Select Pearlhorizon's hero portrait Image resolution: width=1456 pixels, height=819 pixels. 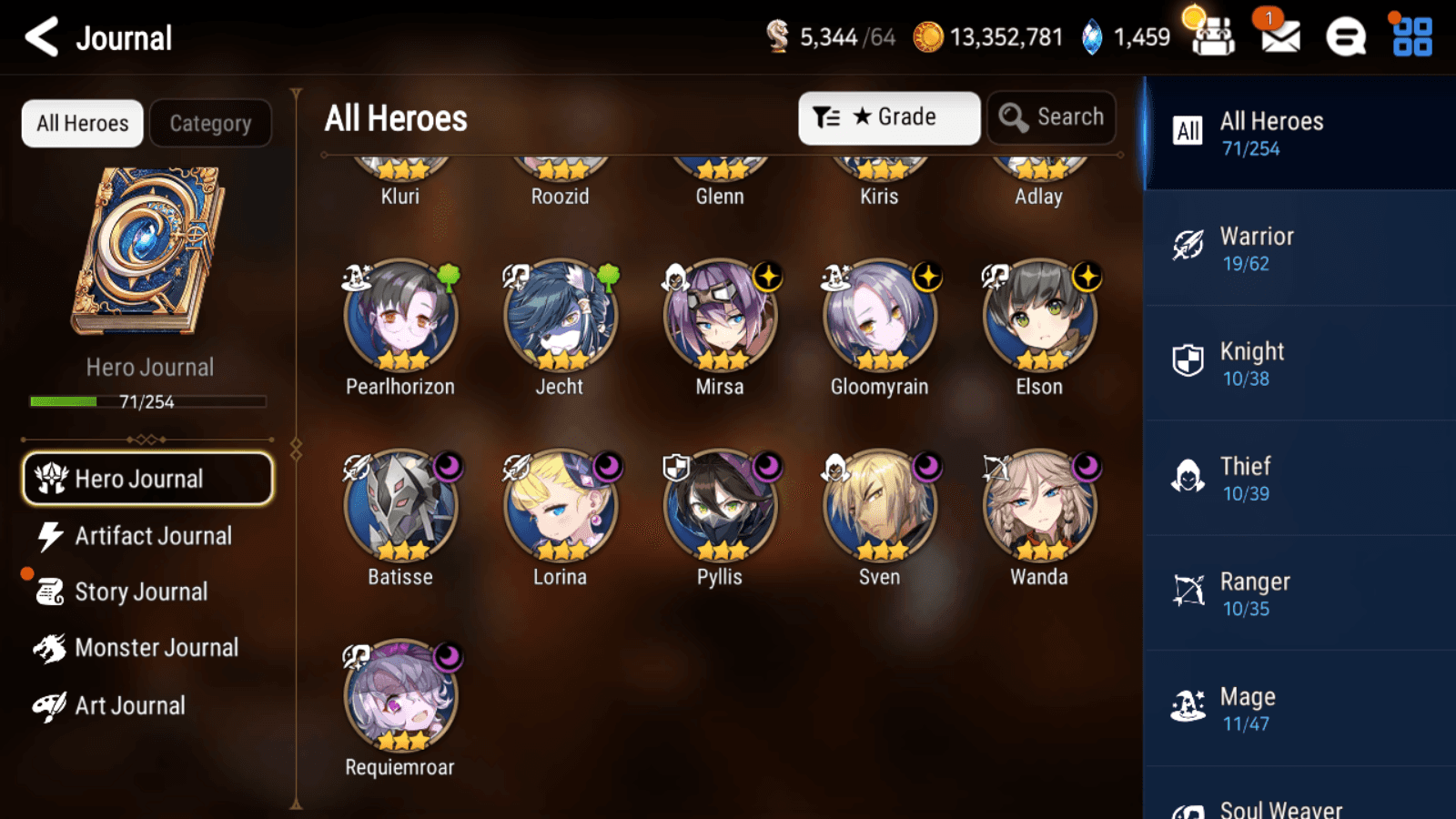(400, 317)
